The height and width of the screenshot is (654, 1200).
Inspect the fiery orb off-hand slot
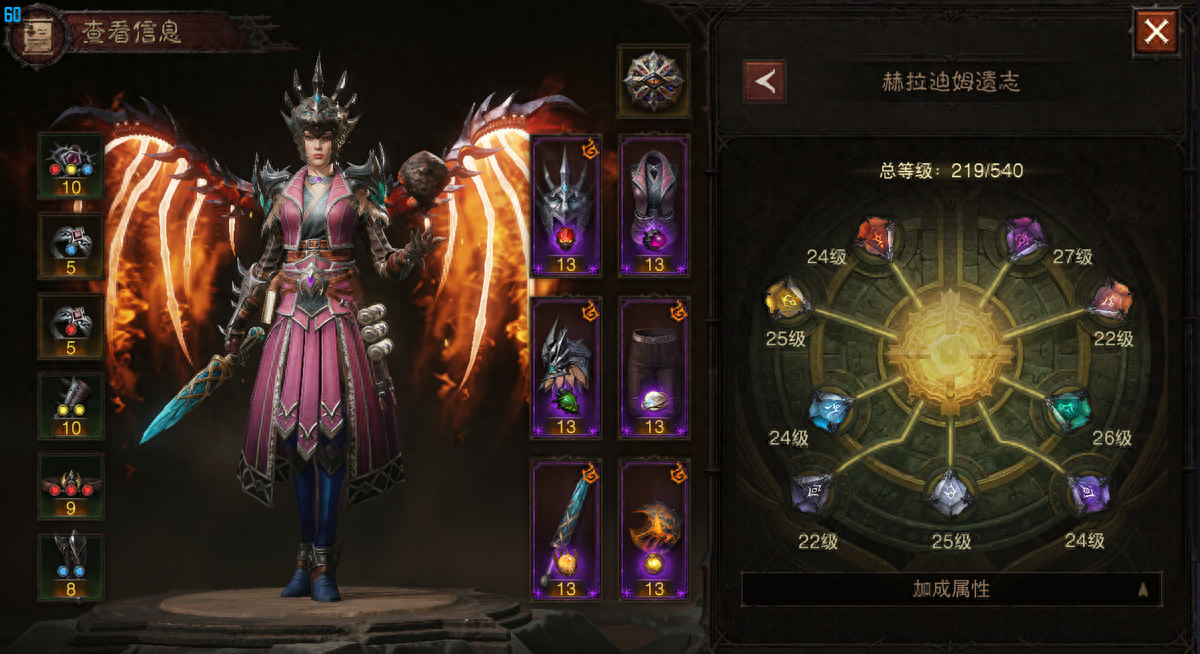pos(654,529)
